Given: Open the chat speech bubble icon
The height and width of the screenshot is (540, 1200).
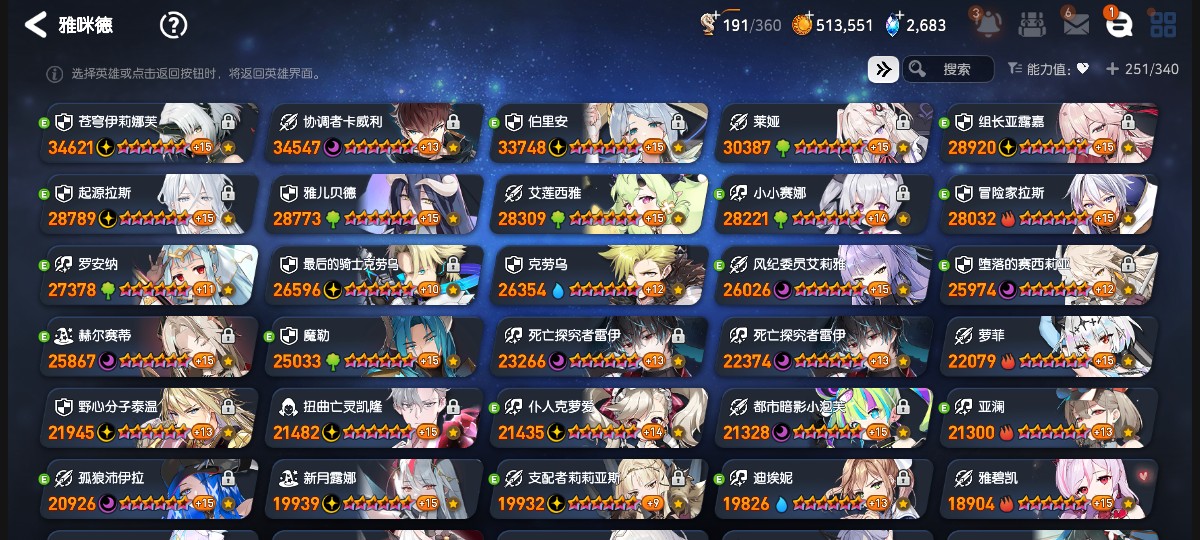Looking at the screenshot, I should point(1119,24).
